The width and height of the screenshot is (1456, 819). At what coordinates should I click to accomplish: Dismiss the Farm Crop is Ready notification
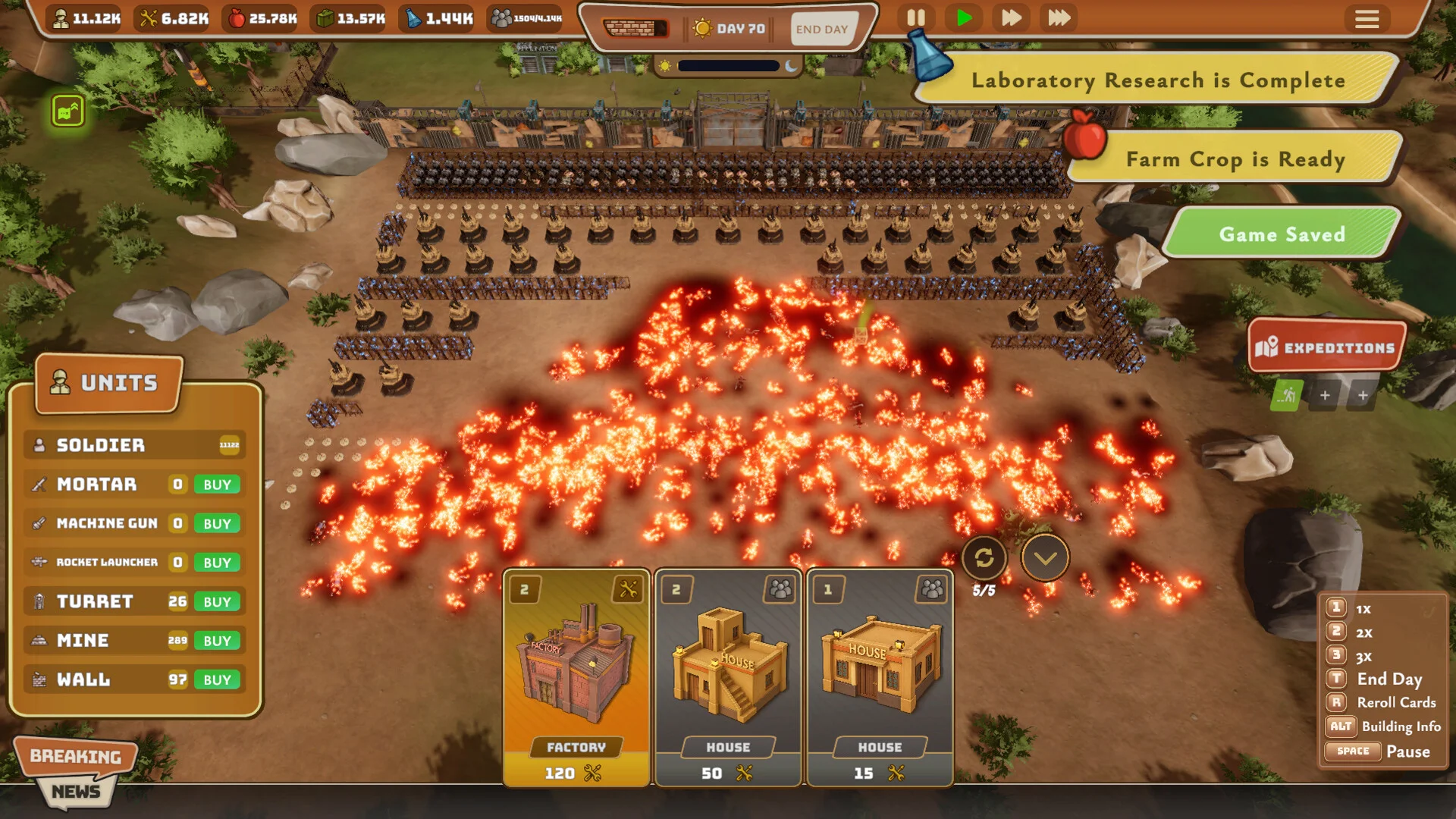(x=1235, y=159)
